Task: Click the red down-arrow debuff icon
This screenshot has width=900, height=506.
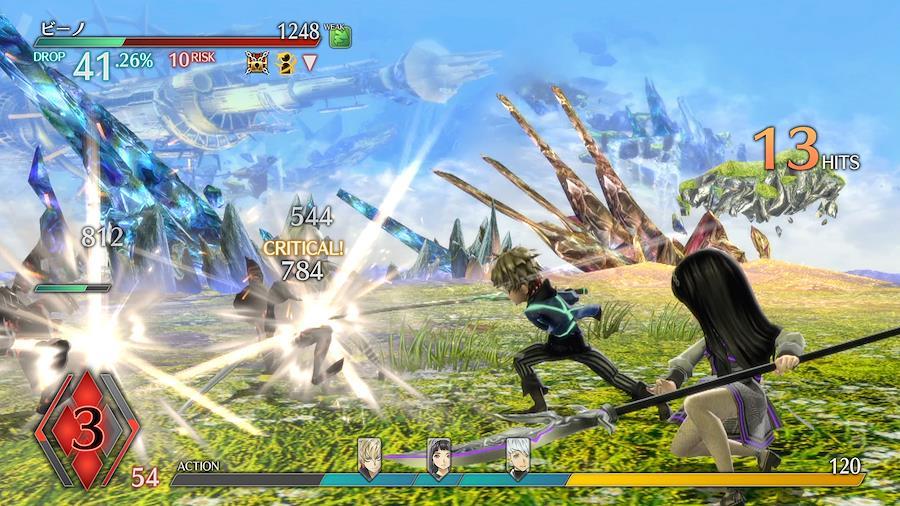Action: coord(310,63)
